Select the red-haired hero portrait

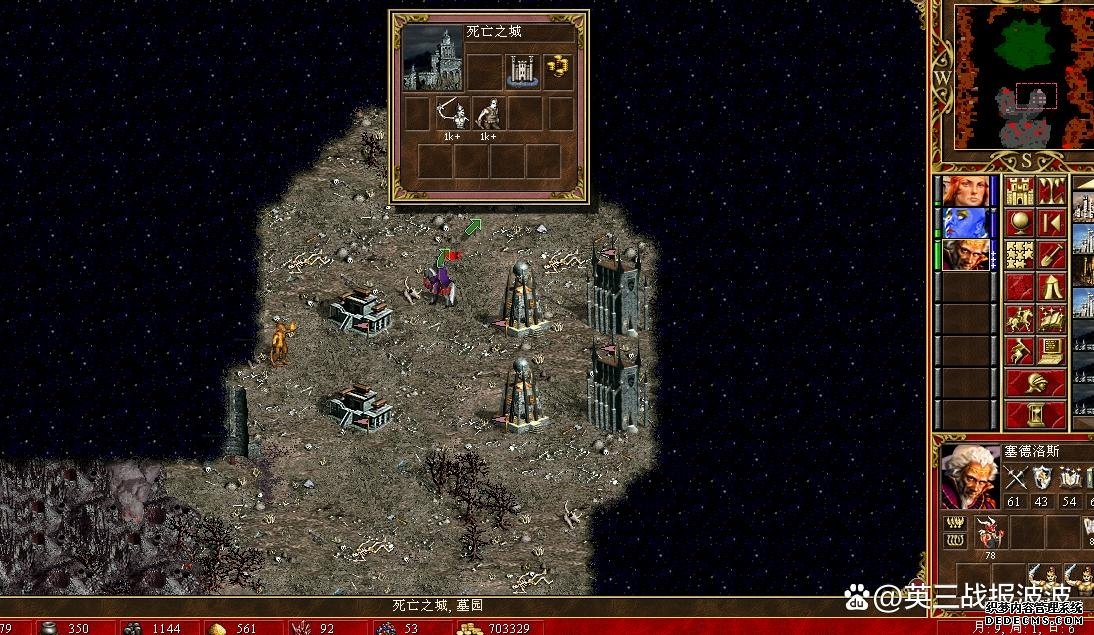pos(966,191)
